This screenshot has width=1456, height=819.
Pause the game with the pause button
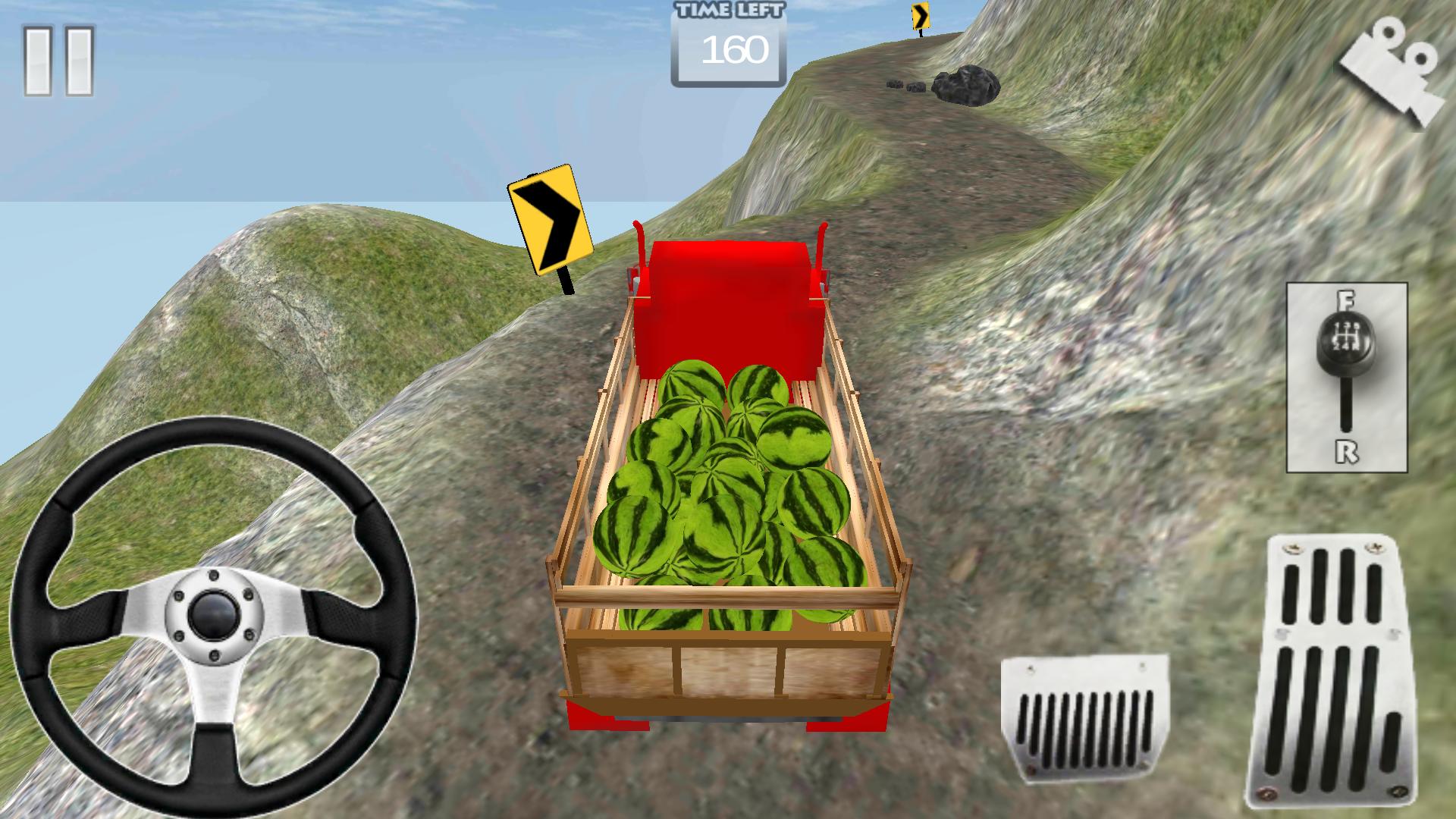coord(58,61)
